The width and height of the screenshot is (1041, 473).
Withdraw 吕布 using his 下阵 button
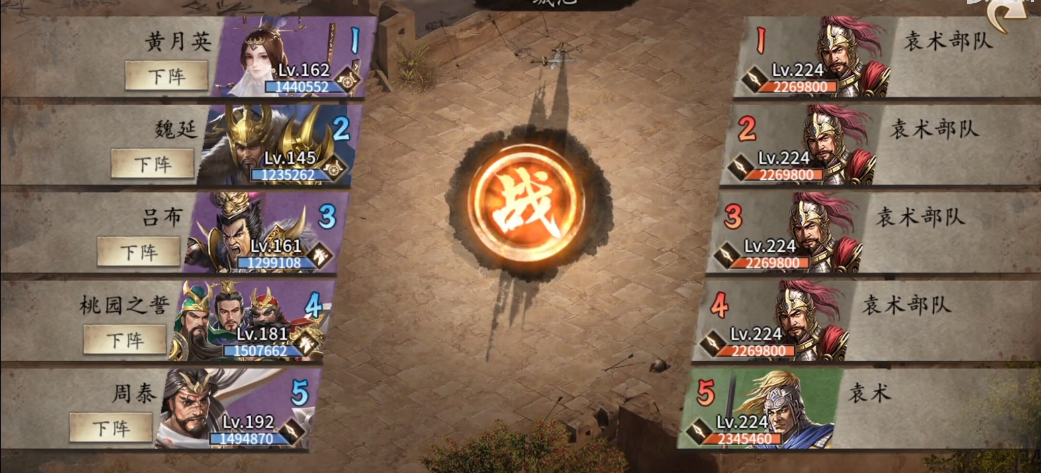click(138, 251)
